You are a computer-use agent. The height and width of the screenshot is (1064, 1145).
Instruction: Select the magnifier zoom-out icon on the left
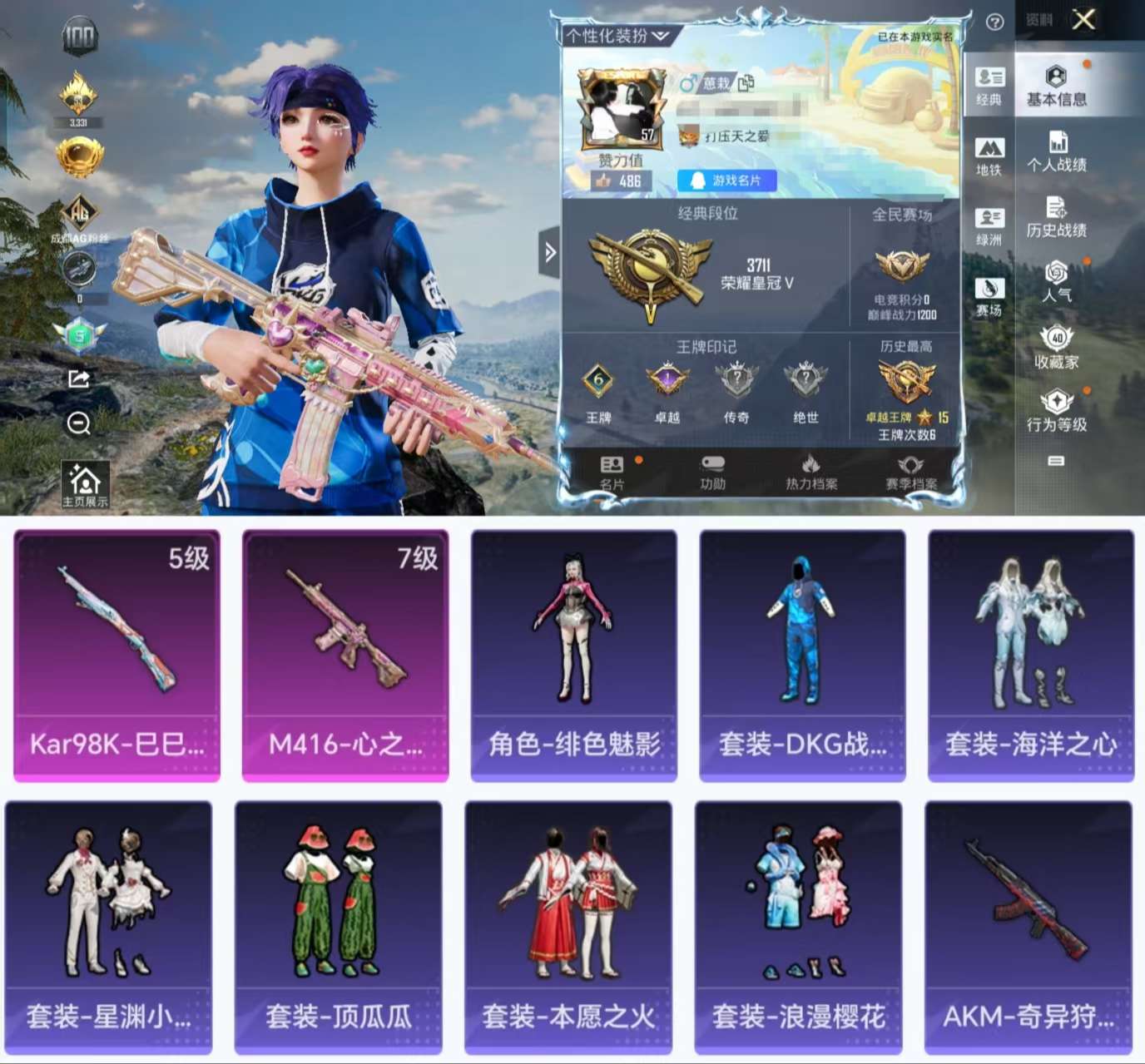click(x=77, y=425)
